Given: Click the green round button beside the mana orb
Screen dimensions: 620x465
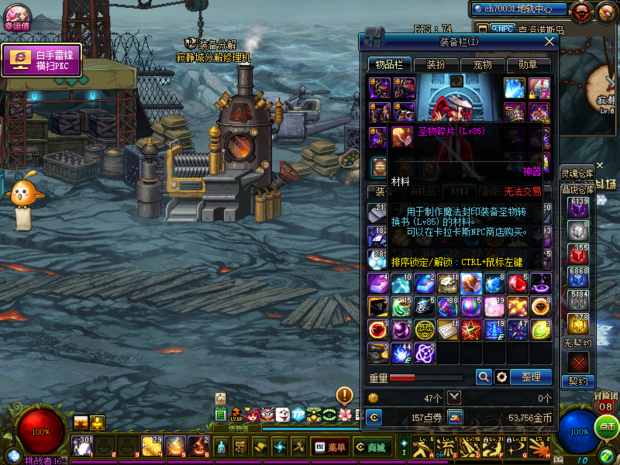Looking at the screenshot, I should [606, 427].
